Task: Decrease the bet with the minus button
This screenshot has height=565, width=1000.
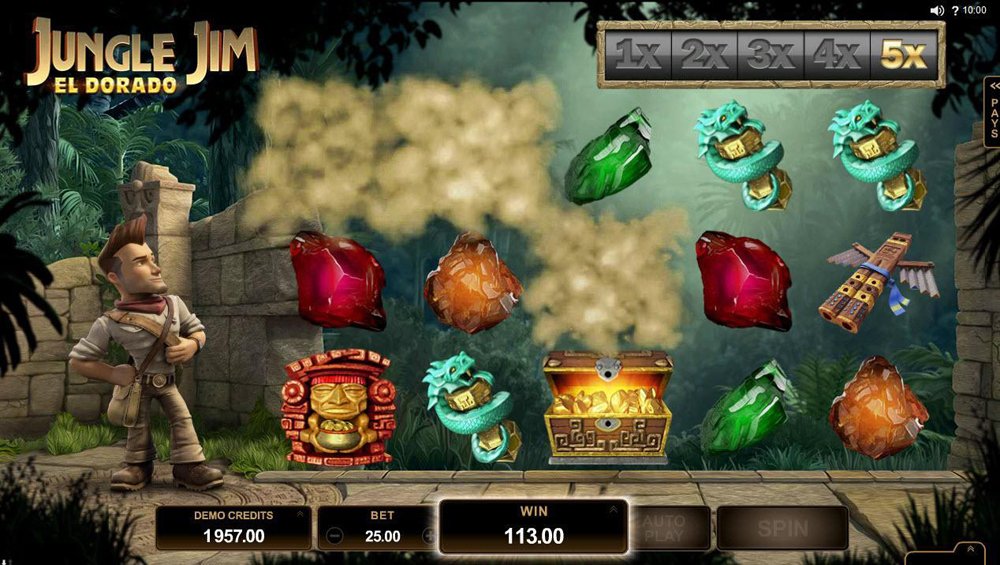Action: [336, 536]
